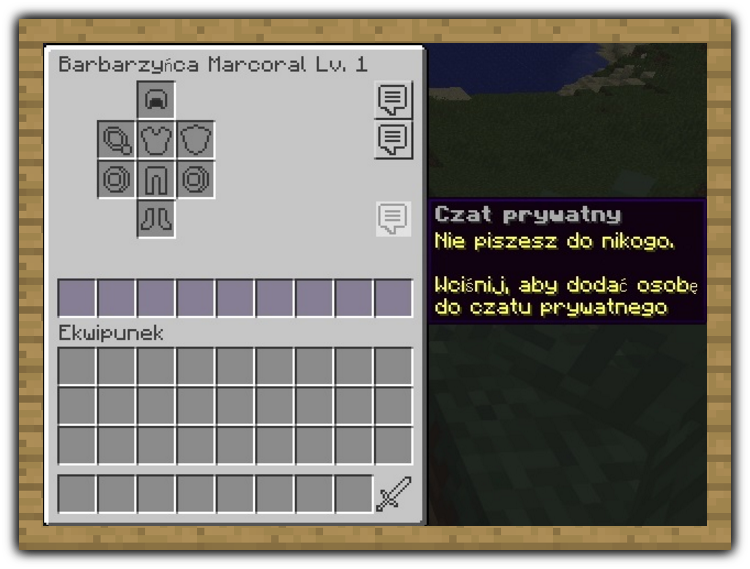Pick the leggings armor slot

pos(157,179)
